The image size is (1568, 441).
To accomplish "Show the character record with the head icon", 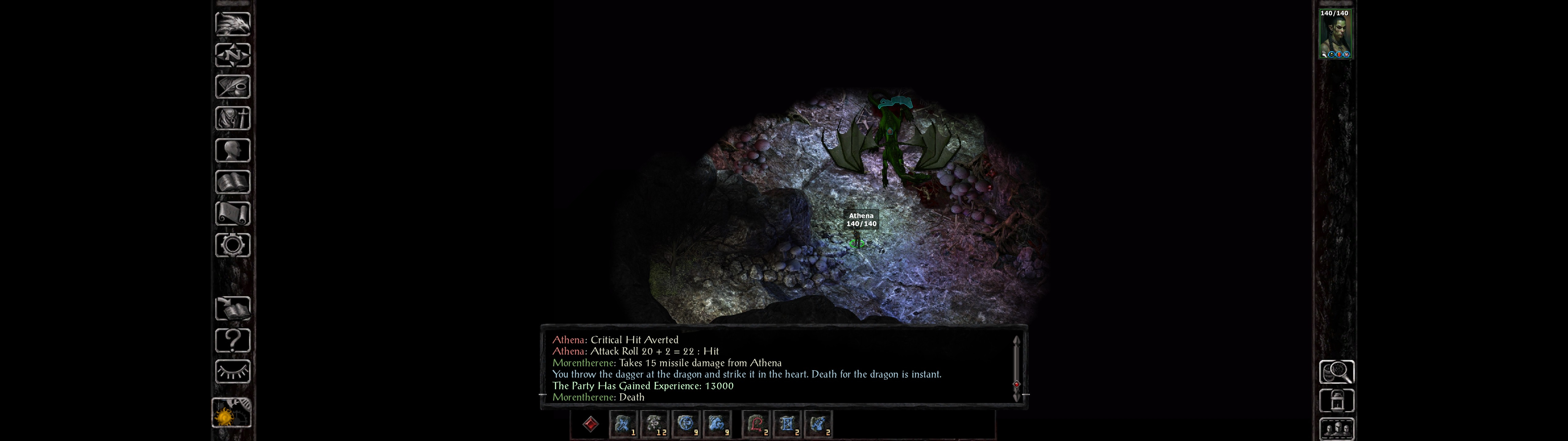I will click(x=232, y=150).
